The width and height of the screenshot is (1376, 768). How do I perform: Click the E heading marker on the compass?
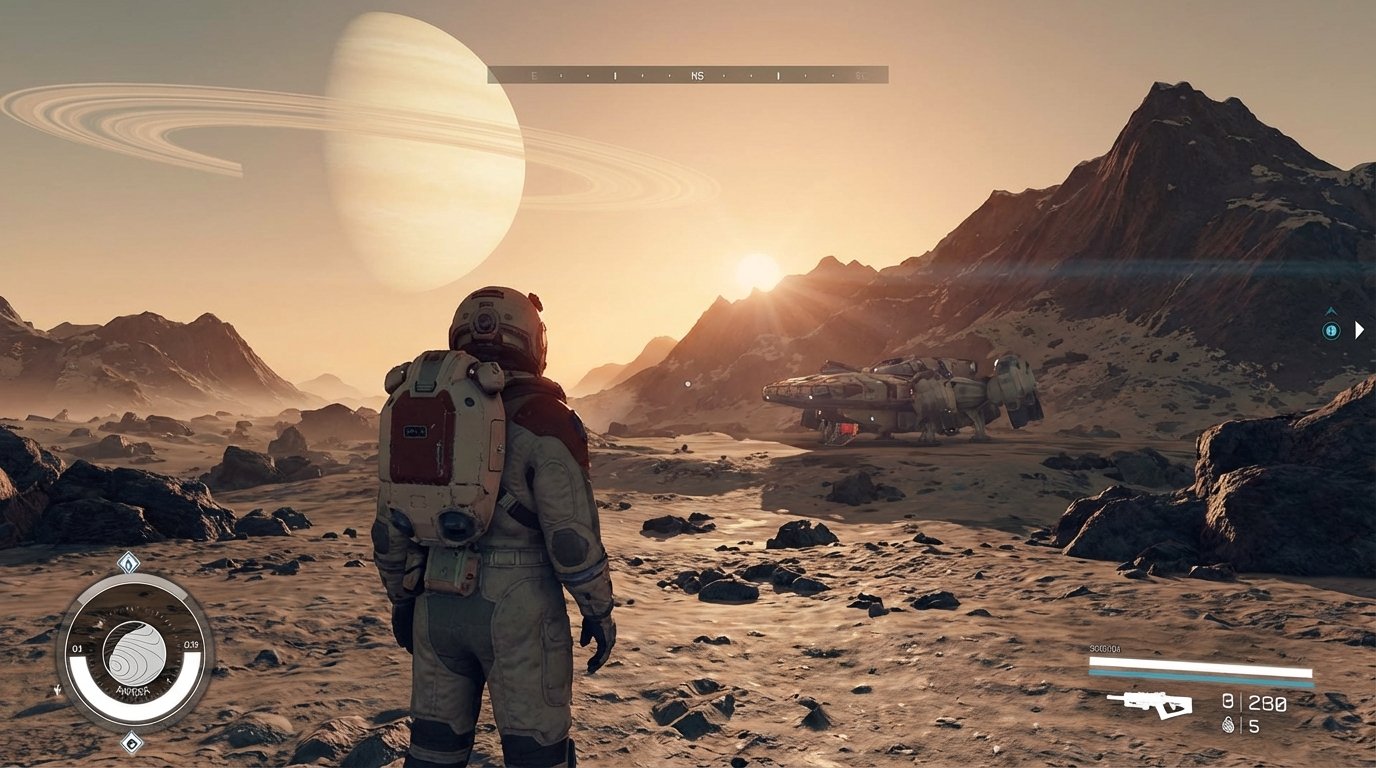[536, 73]
